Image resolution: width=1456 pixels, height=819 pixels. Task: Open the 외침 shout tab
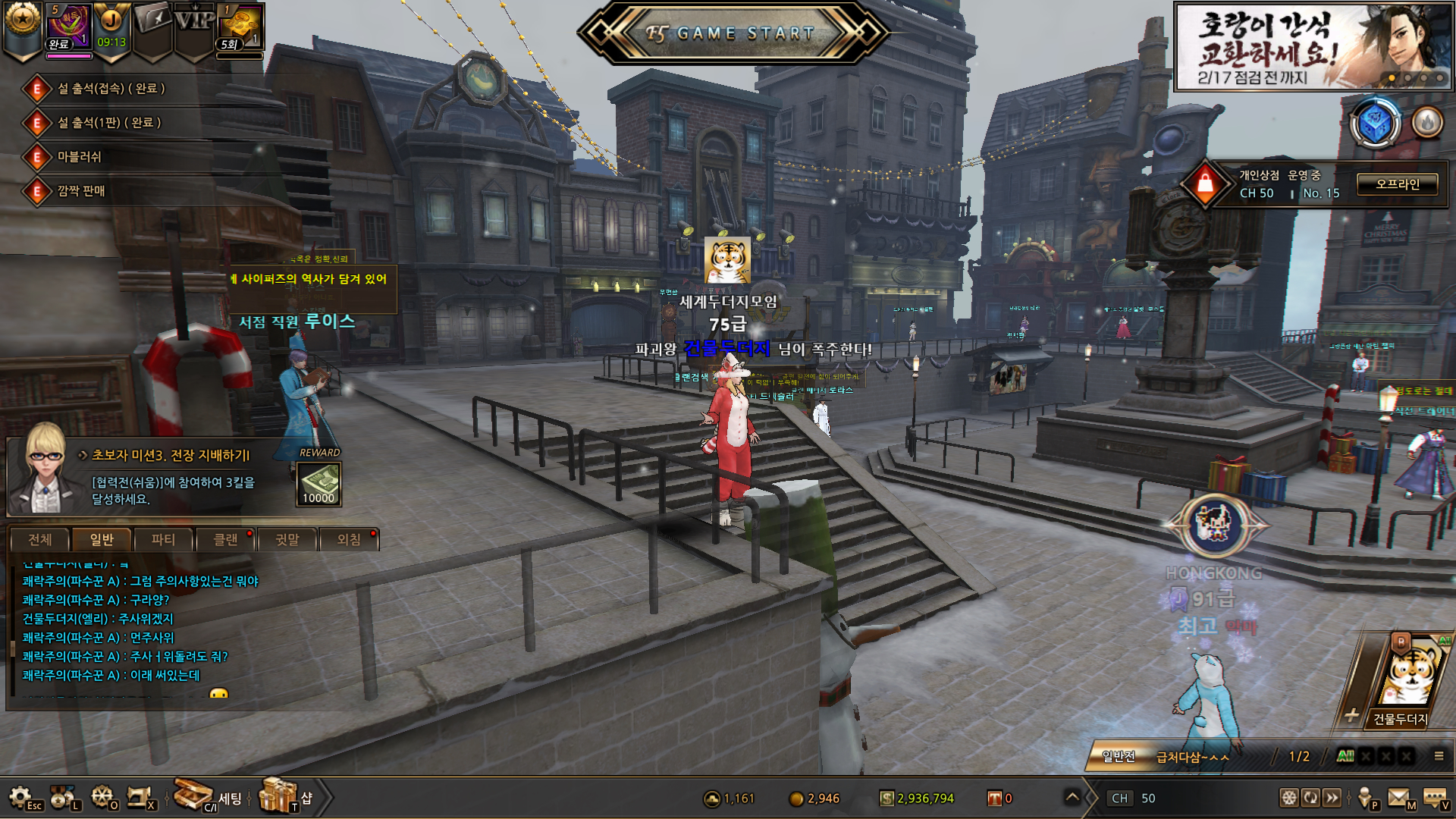pos(349,540)
